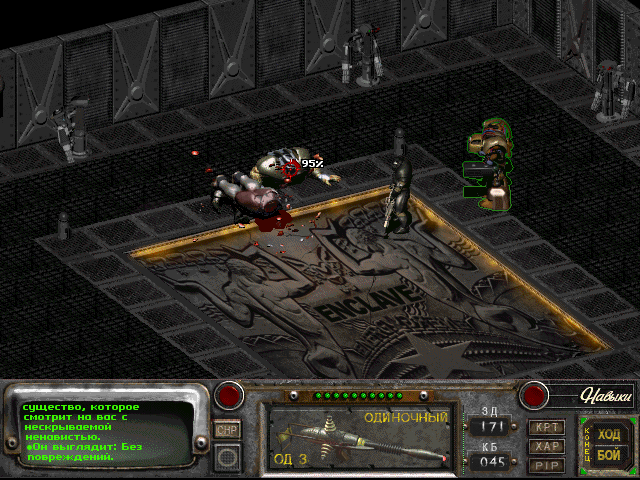End combat with the БОЙ button
This screenshot has height=480, width=640.
tap(608, 455)
